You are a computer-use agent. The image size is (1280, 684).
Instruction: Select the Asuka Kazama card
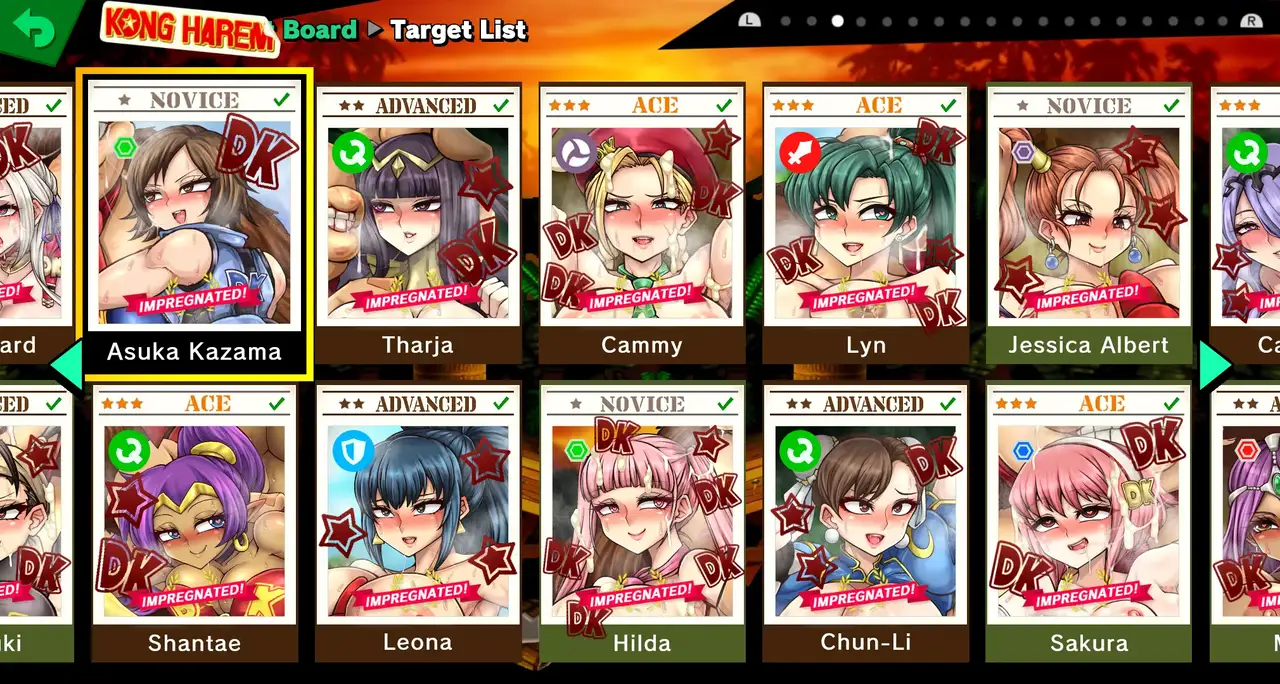pos(194,225)
